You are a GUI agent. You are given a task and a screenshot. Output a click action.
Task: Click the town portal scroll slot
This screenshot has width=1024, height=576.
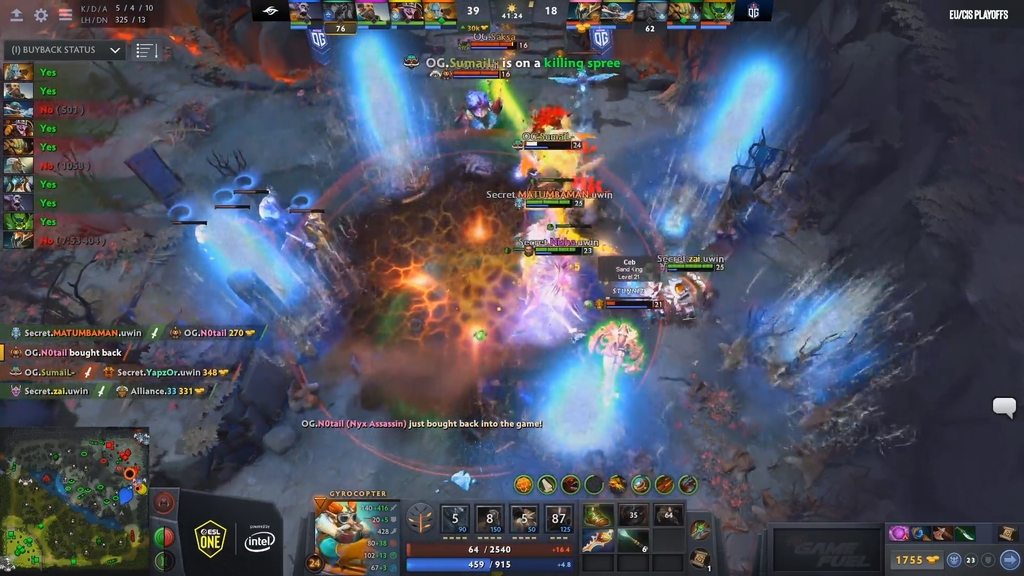(x=700, y=558)
